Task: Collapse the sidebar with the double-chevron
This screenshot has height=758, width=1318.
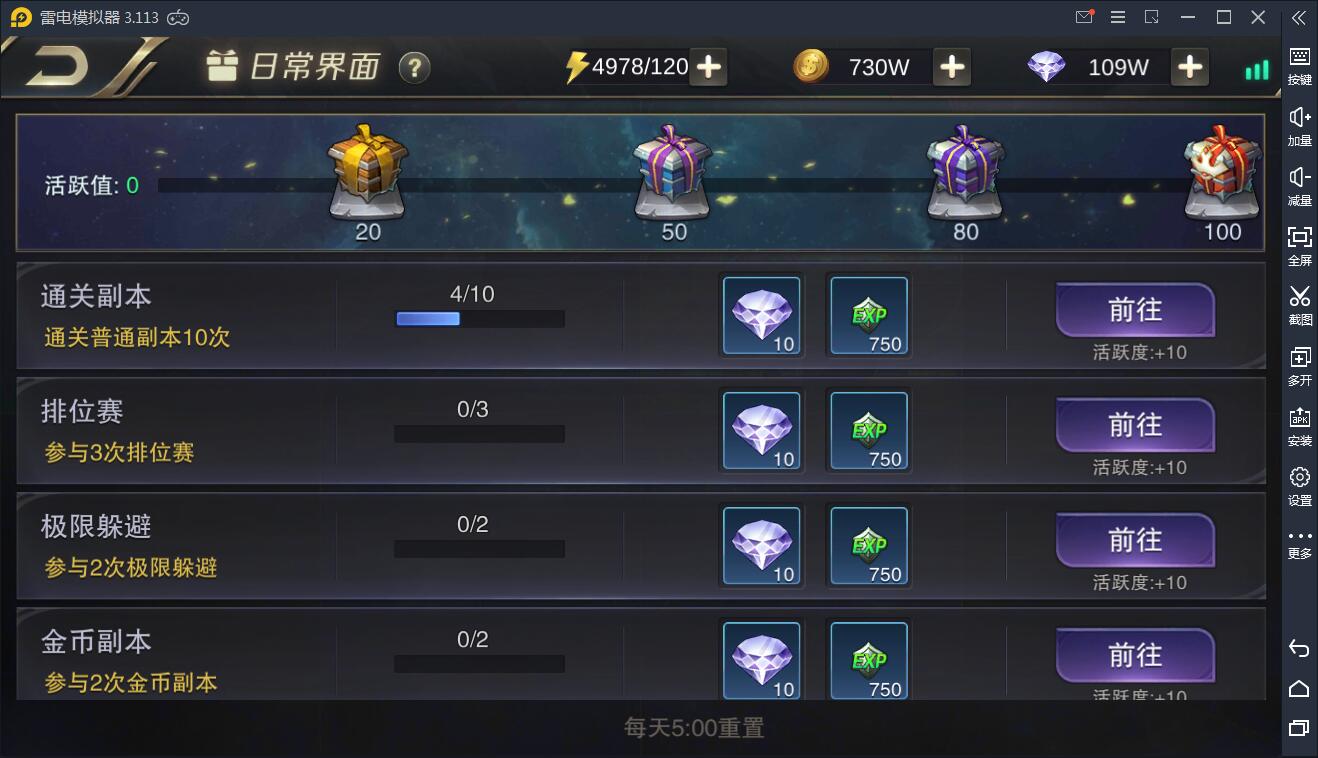Action: click(x=1298, y=17)
